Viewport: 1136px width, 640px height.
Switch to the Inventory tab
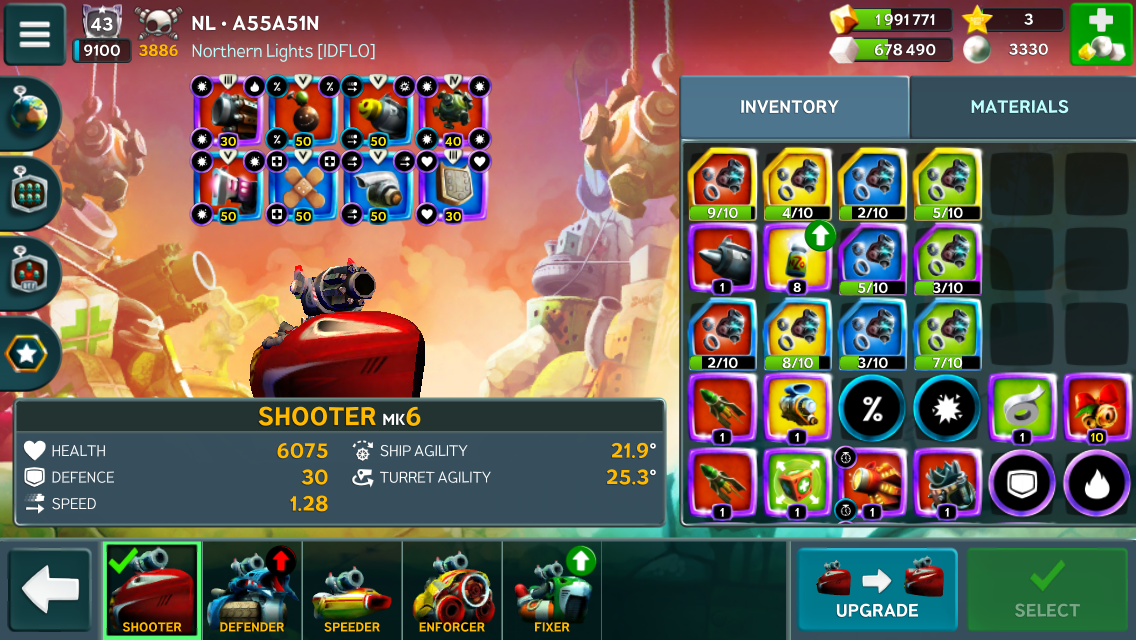click(x=789, y=107)
